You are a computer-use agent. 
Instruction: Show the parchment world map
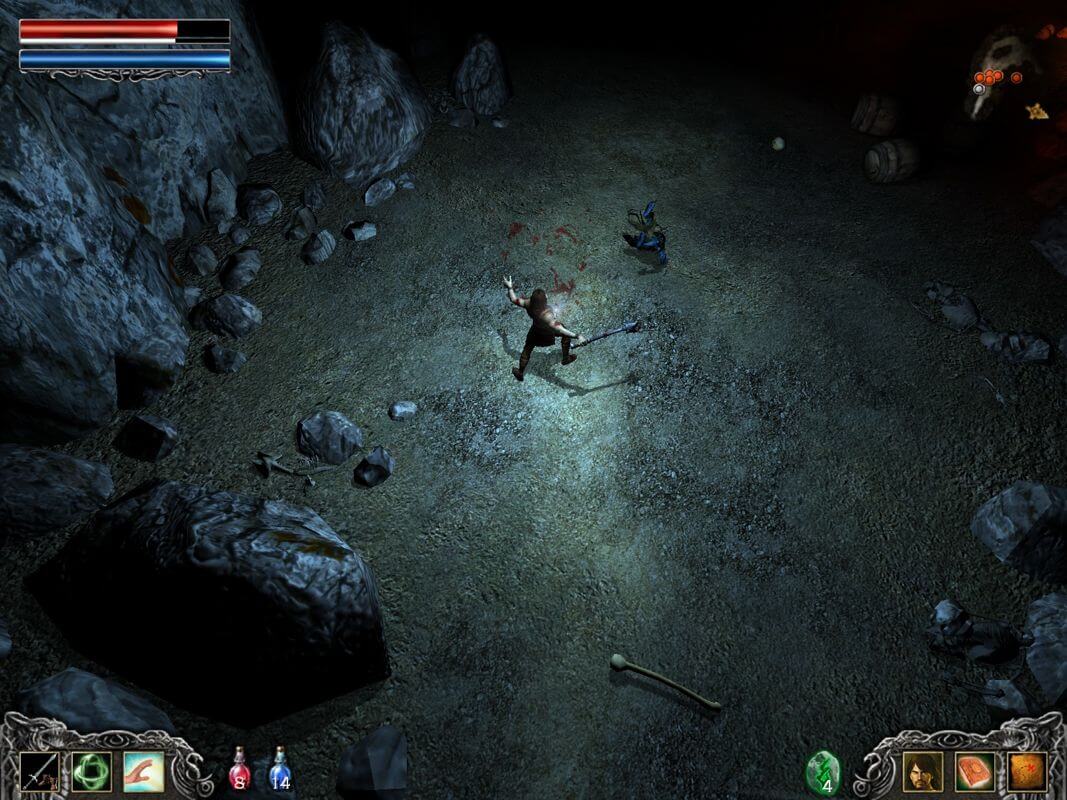[x=1026, y=771]
